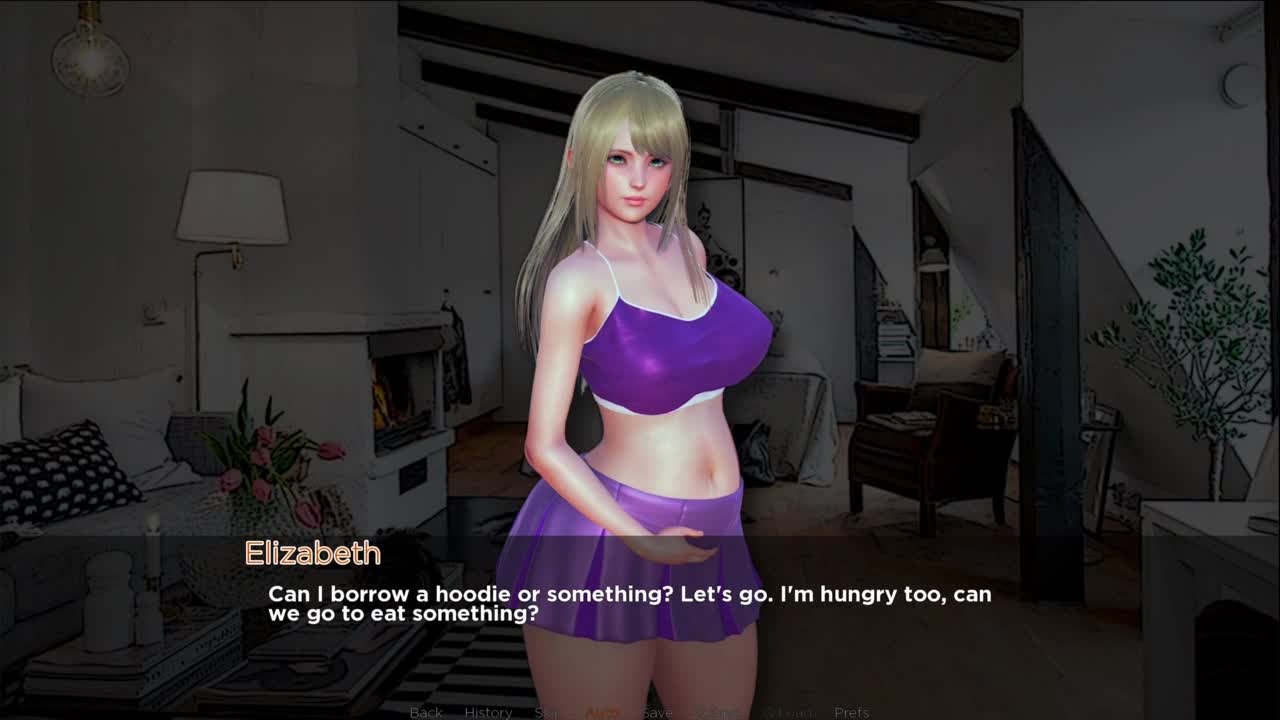
Task: Open the Save menu
Action: (657, 712)
